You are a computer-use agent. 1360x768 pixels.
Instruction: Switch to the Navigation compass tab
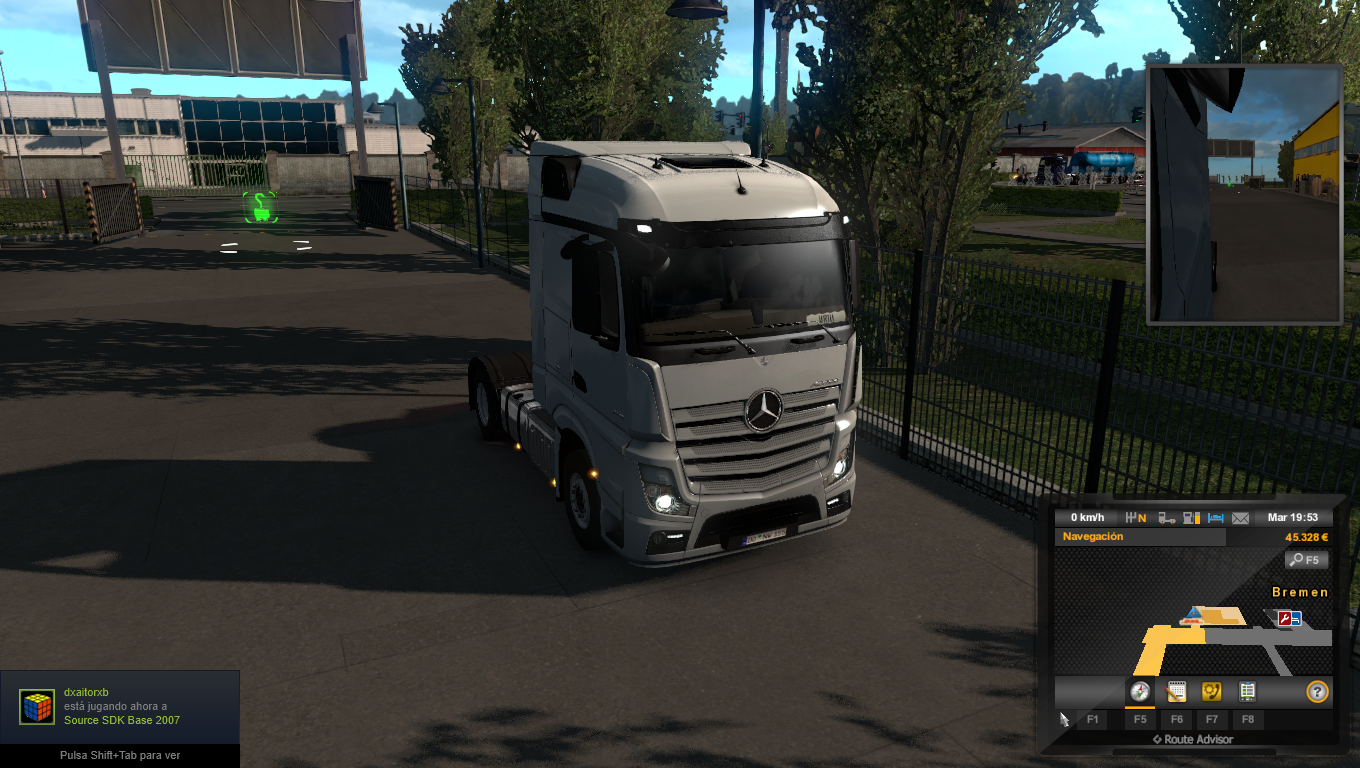pos(1139,691)
